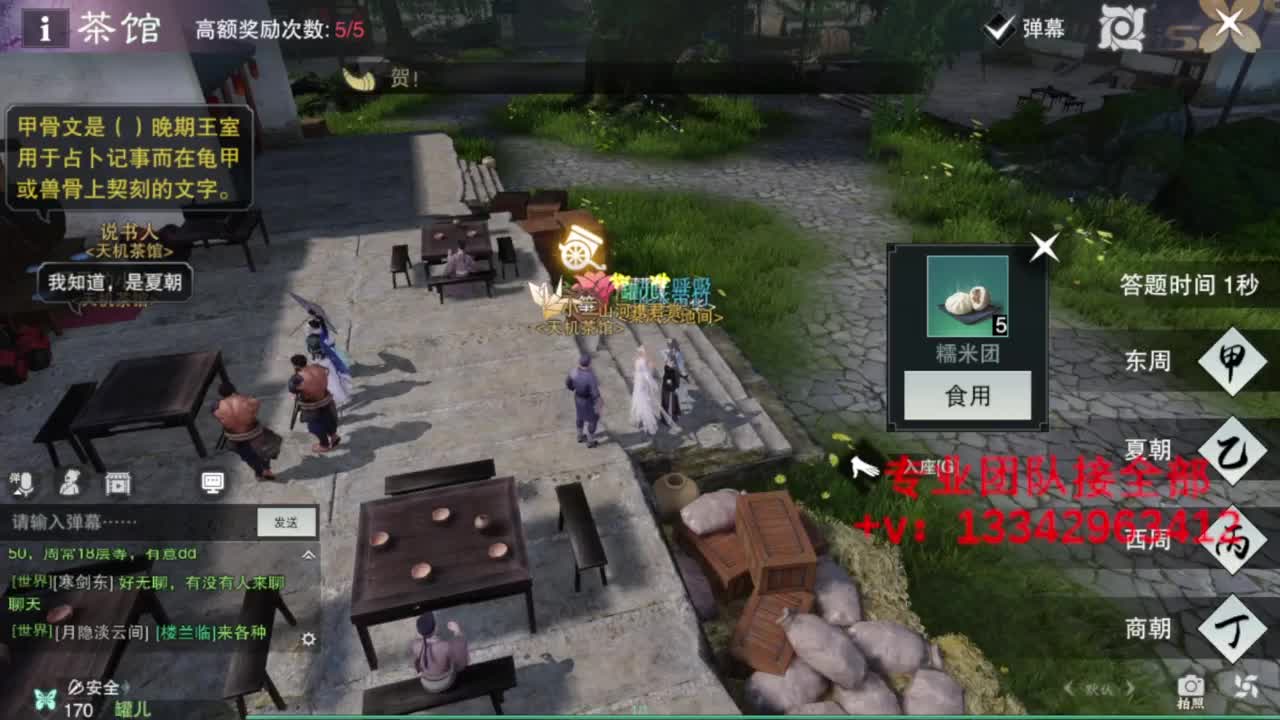Click the 请输入弹幕 input field
This screenshot has width=1280, height=720.
pyautogui.click(x=120, y=521)
